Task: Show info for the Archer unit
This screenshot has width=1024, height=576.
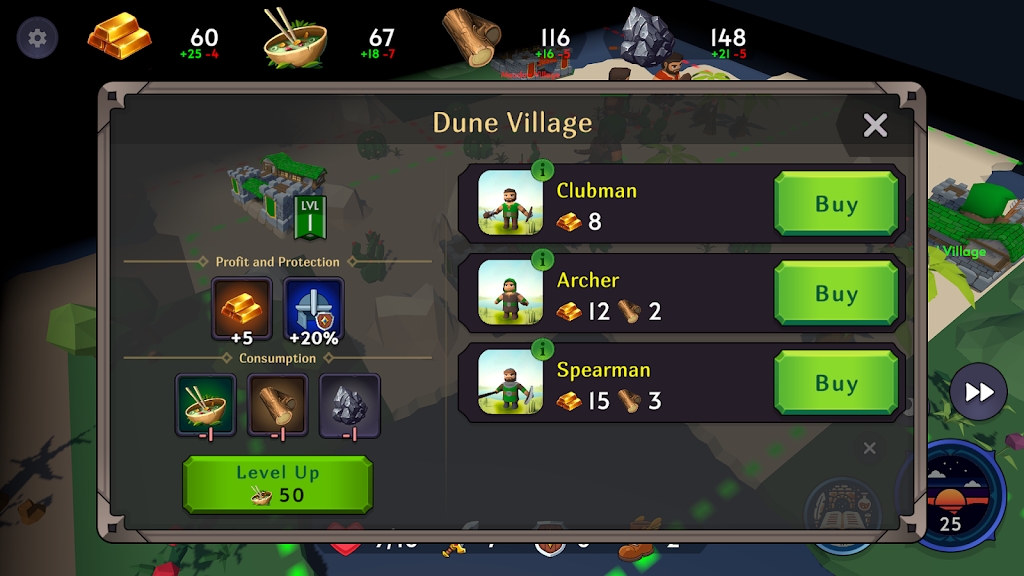Action: (x=543, y=259)
